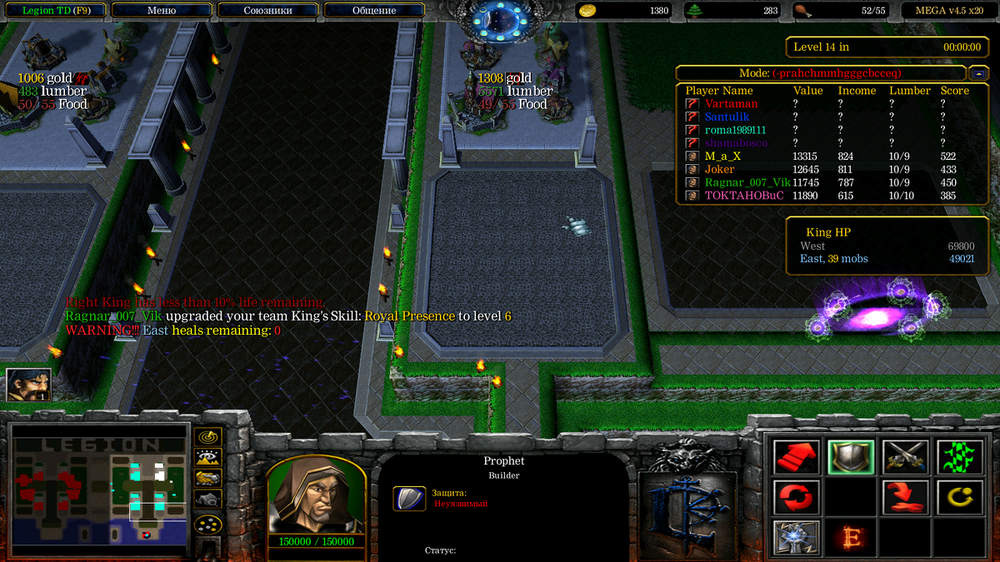Toggle minimap creep camp display button
Image resolution: width=1000 pixels, height=562 pixels.
pos(208,500)
